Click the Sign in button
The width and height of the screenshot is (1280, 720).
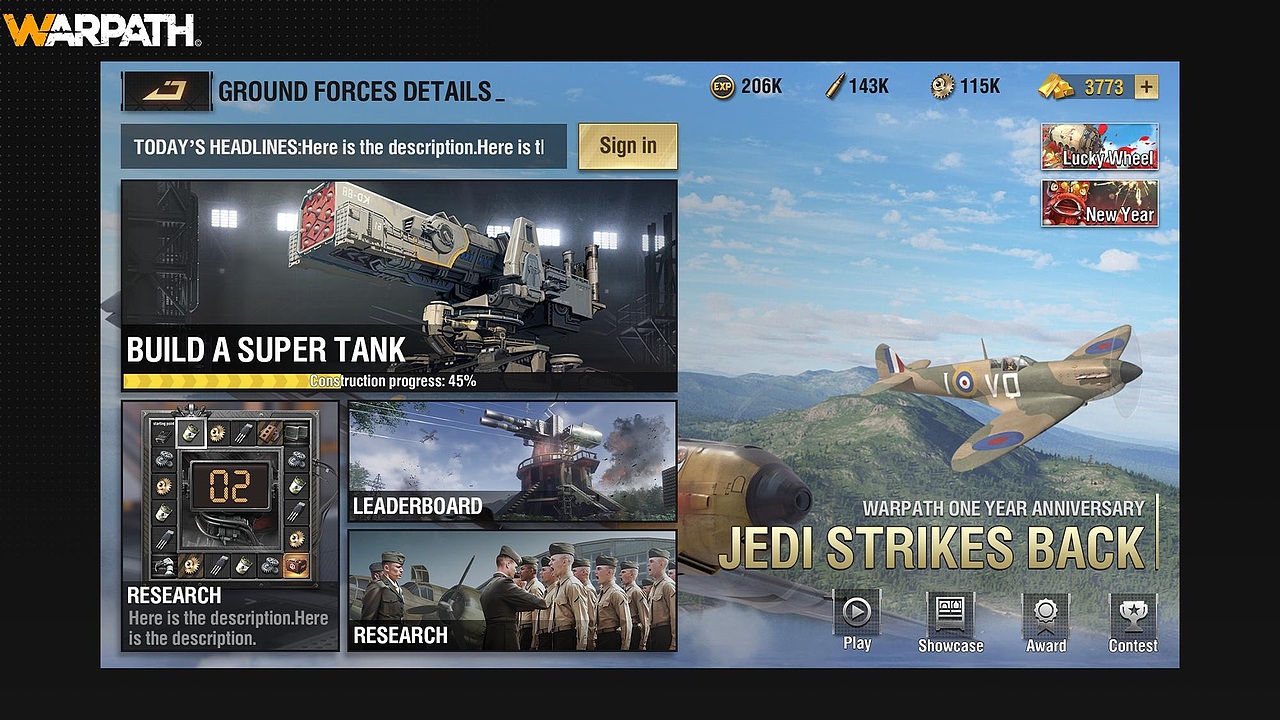coord(627,146)
